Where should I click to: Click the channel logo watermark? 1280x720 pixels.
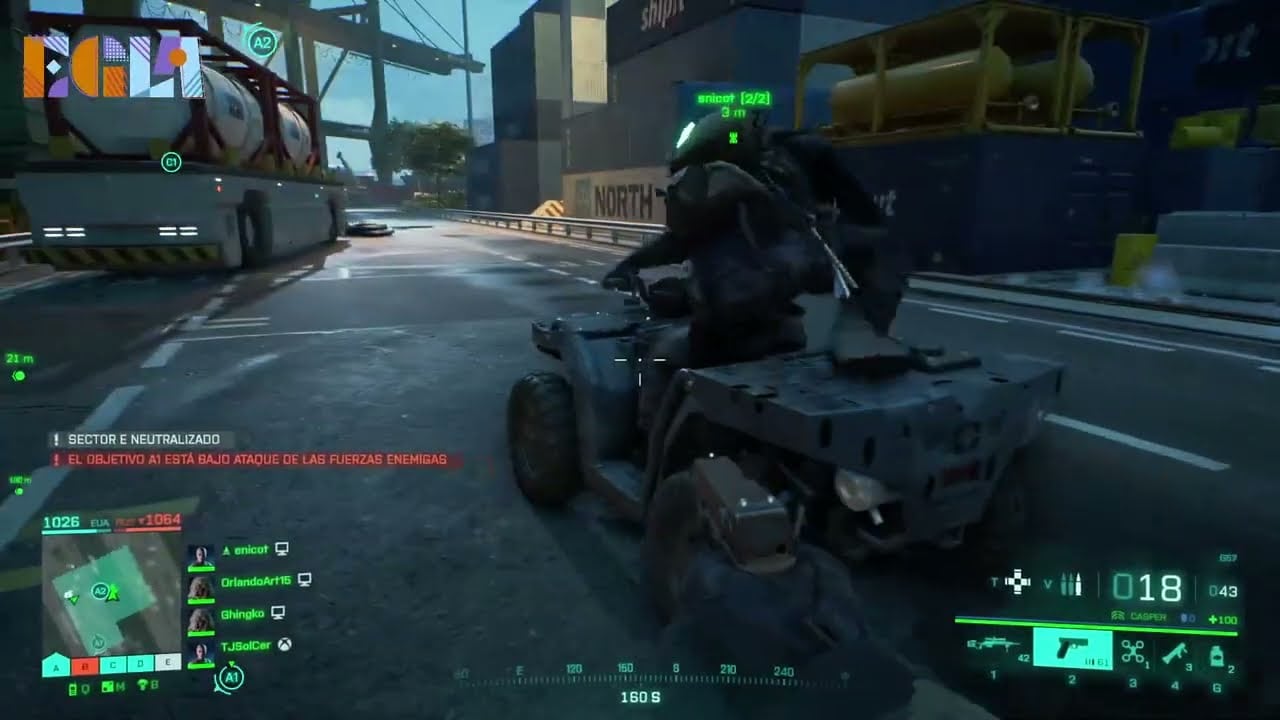(112, 66)
